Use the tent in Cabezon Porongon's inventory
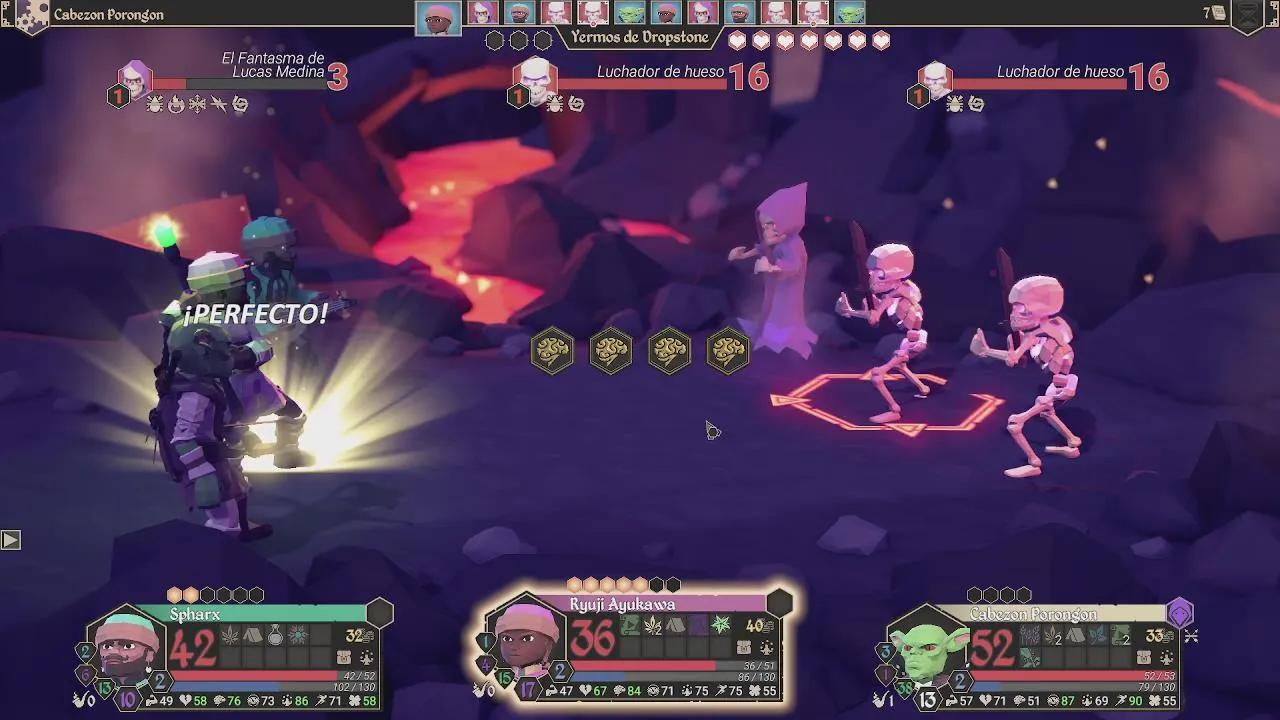The height and width of the screenshot is (720, 1280). tap(1075, 635)
